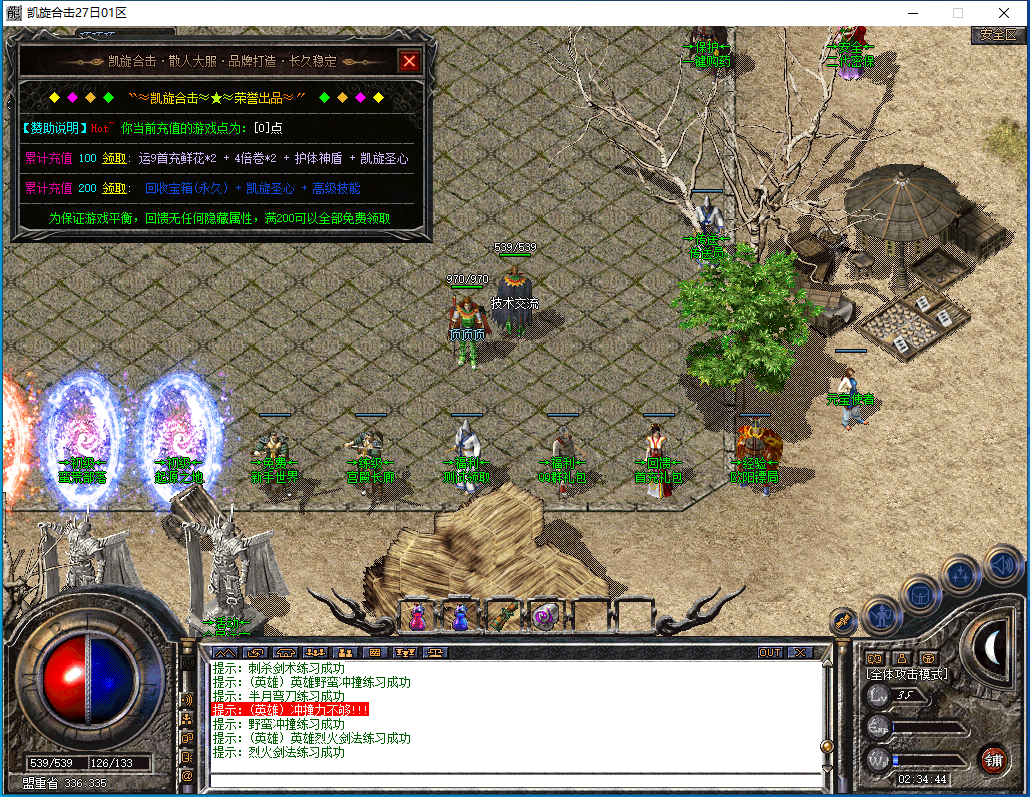Click the @ icon beside the chat box
1030x797 pixels.
tap(187, 775)
